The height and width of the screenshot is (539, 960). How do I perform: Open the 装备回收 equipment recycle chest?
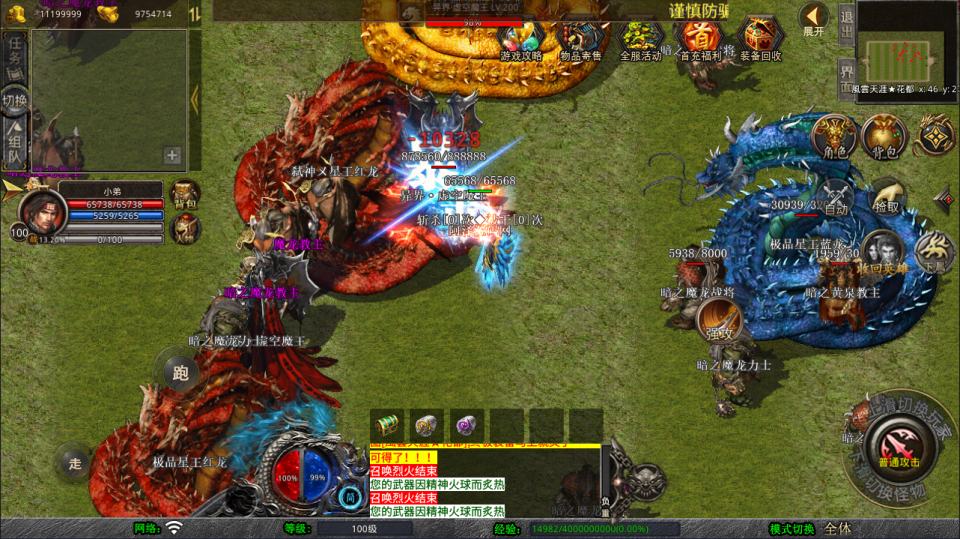coord(761,40)
